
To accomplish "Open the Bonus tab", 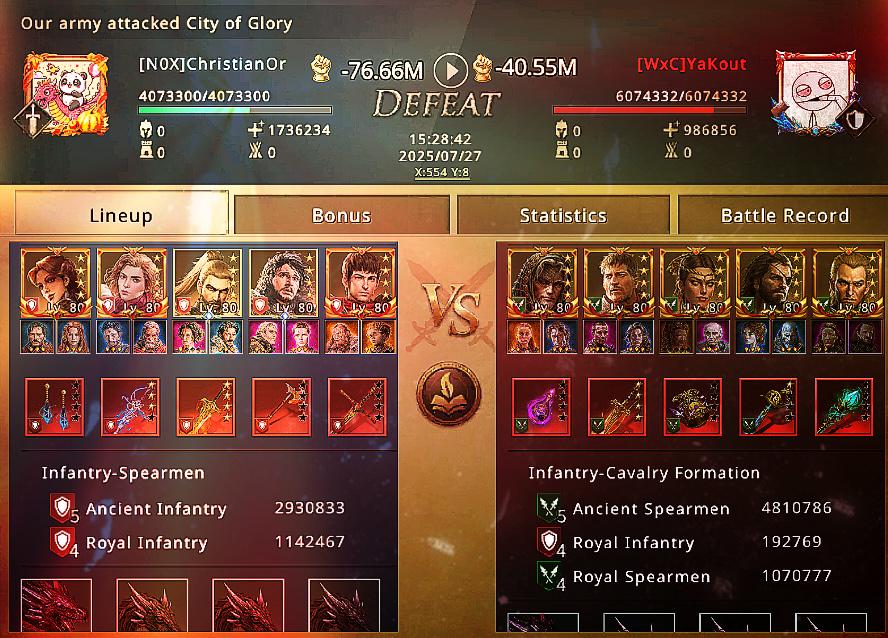I will pyautogui.click(x=341, y=214).
